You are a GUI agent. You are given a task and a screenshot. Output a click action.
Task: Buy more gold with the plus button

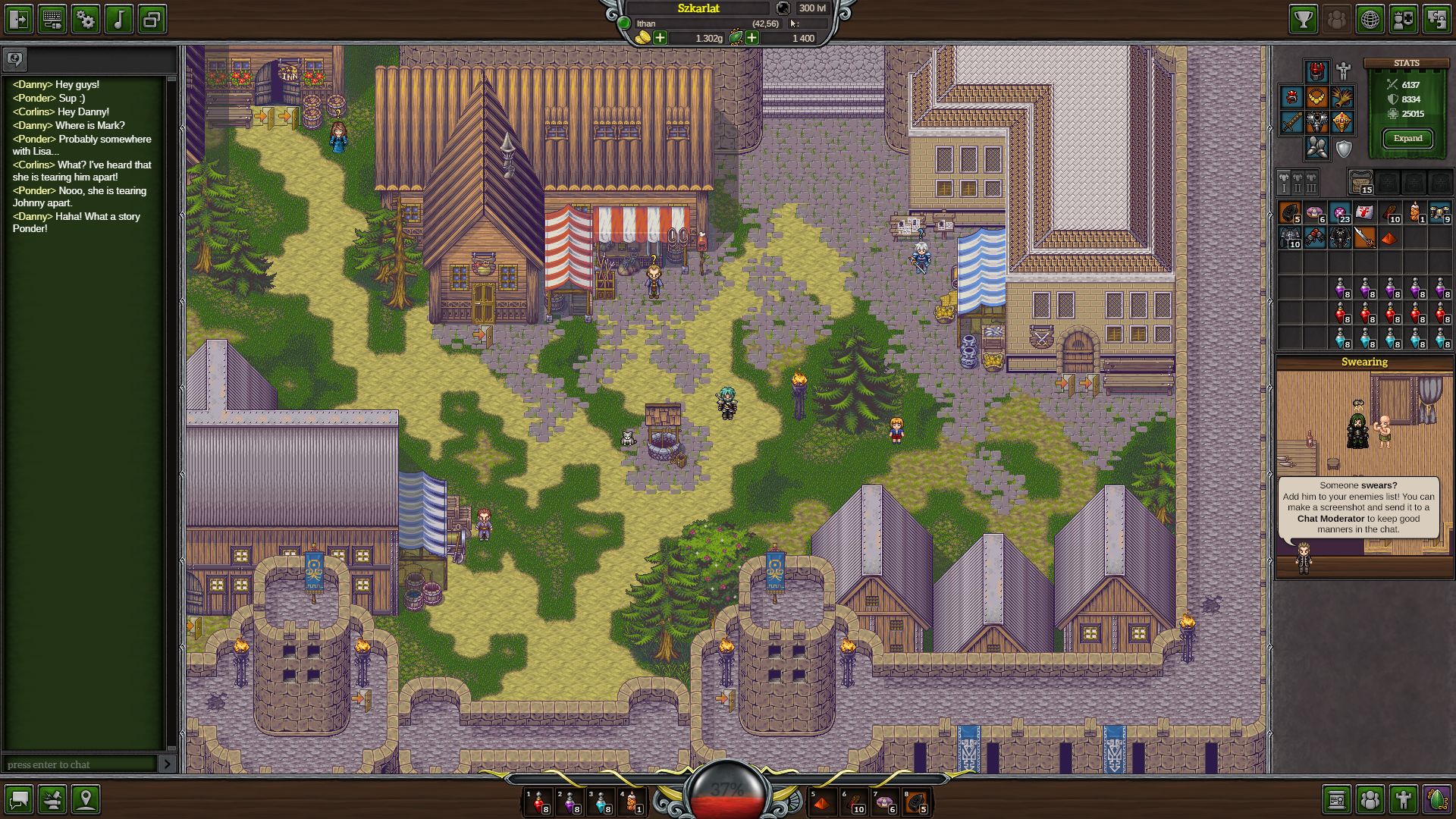(661, 38)
